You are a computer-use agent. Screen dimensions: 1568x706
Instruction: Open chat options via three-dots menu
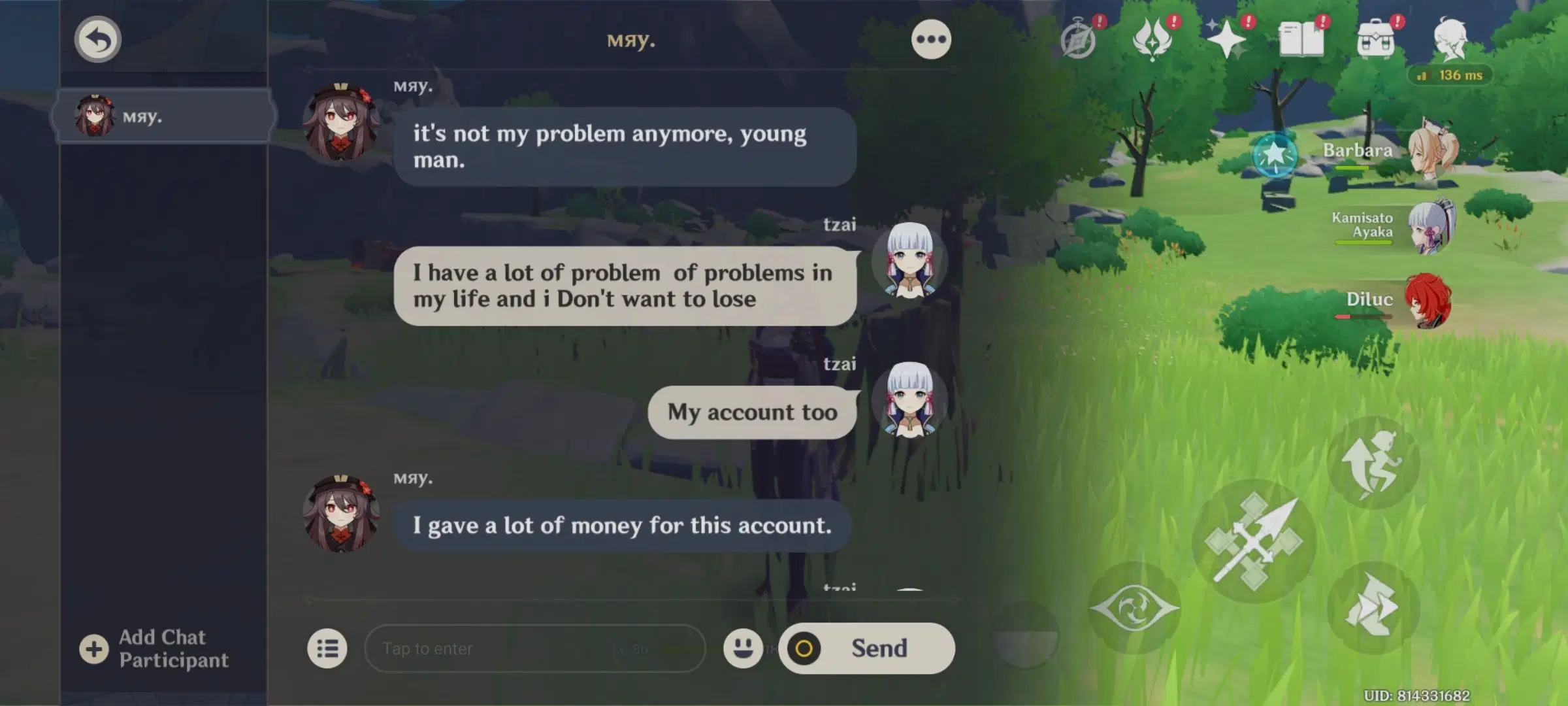[930, 39]
